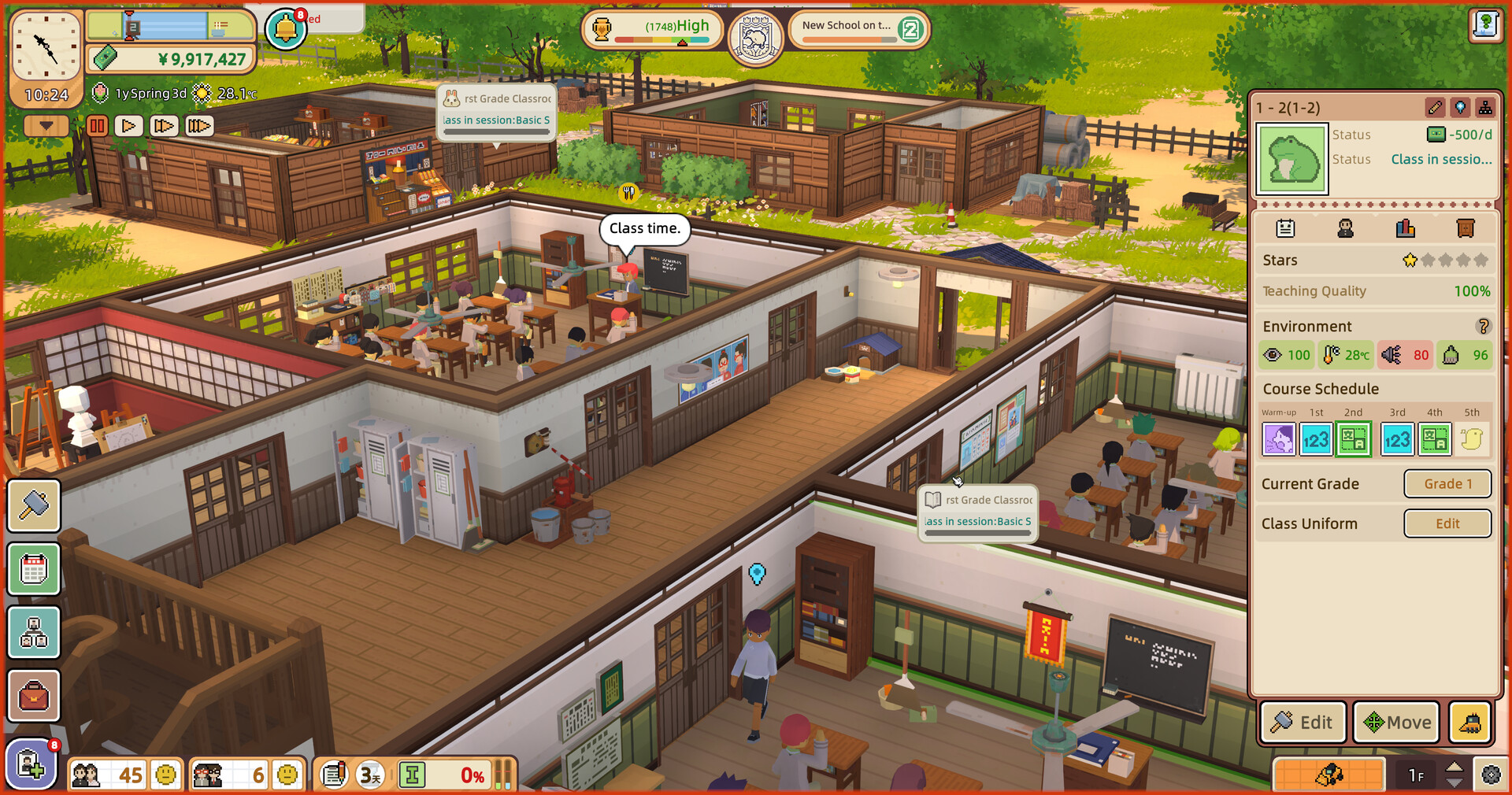The width and height of the screenshot is (1512, 795).
Task: Open the Grade 1 current grade selector
Action: tap(1447, 483)
